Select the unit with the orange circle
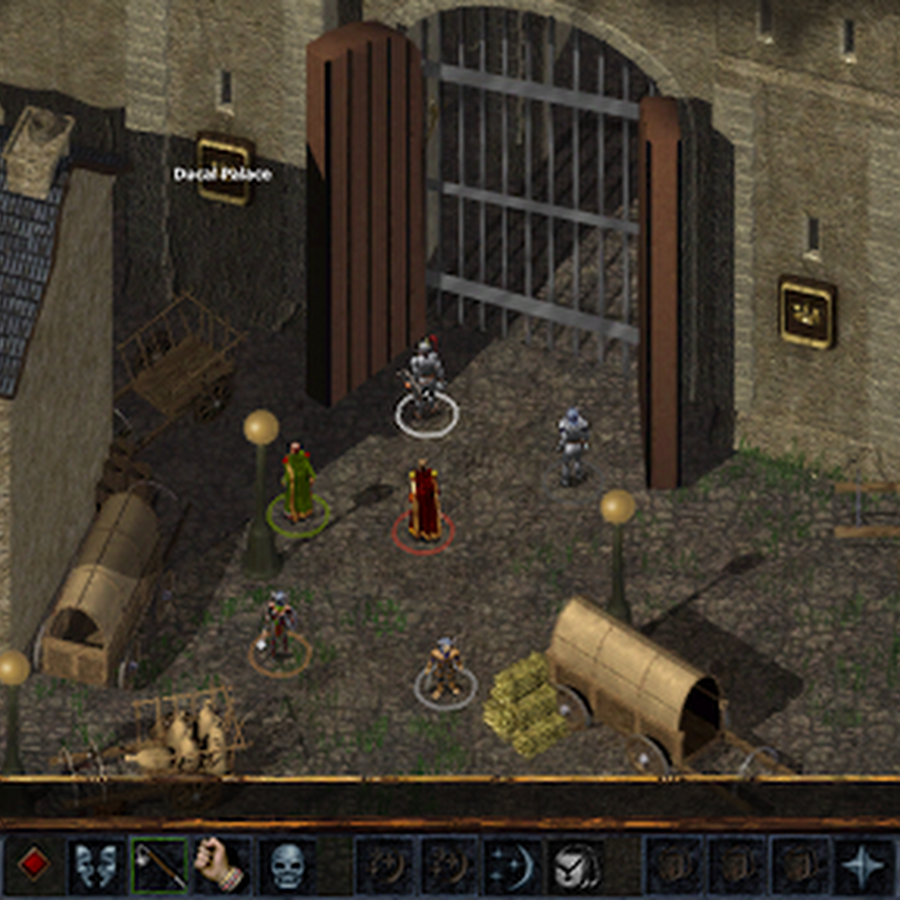 279,628
